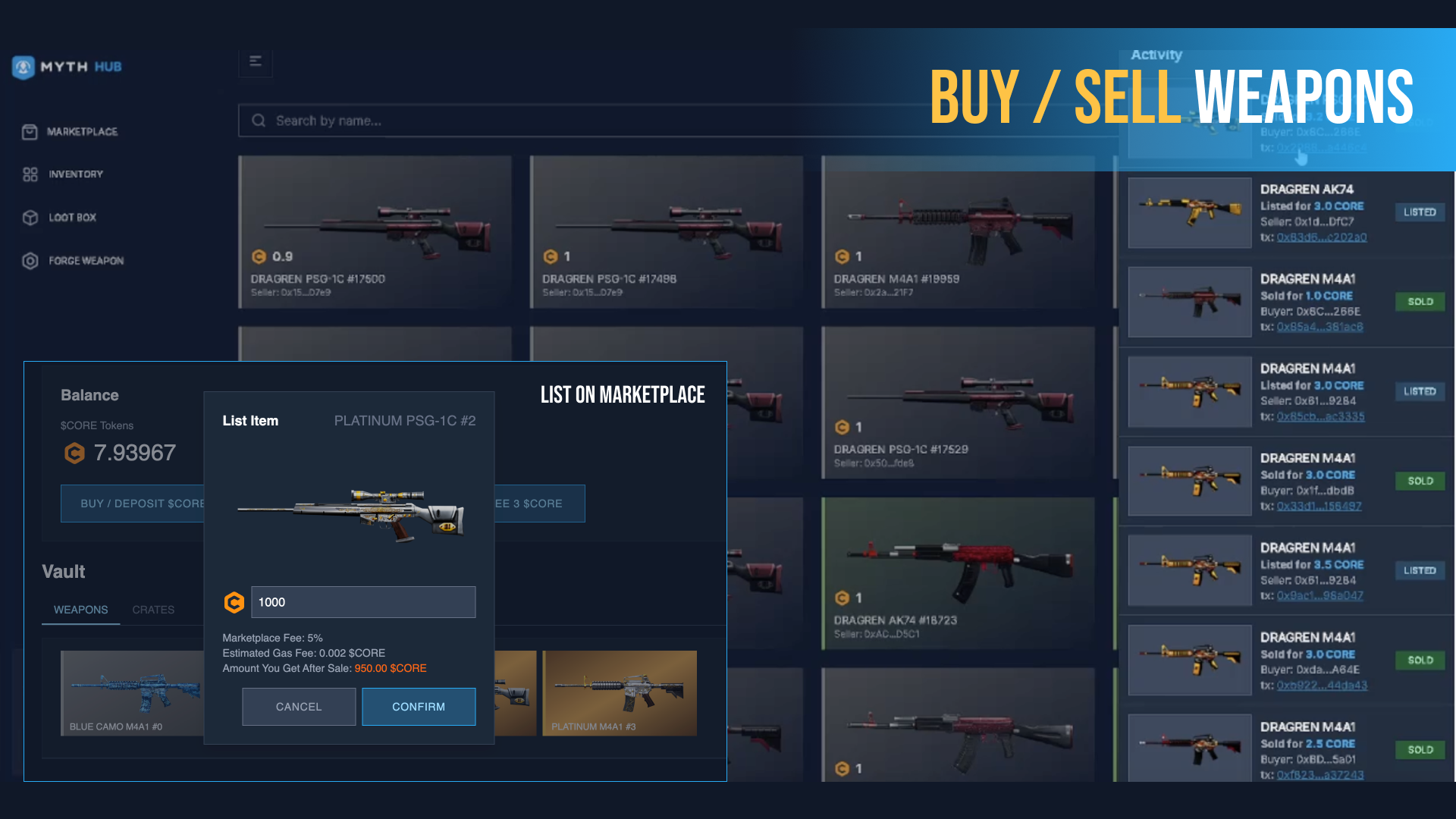
Task: Select the PLATINUM M4A1 #3 vault thumbnail
Action: tap(620, 692)
